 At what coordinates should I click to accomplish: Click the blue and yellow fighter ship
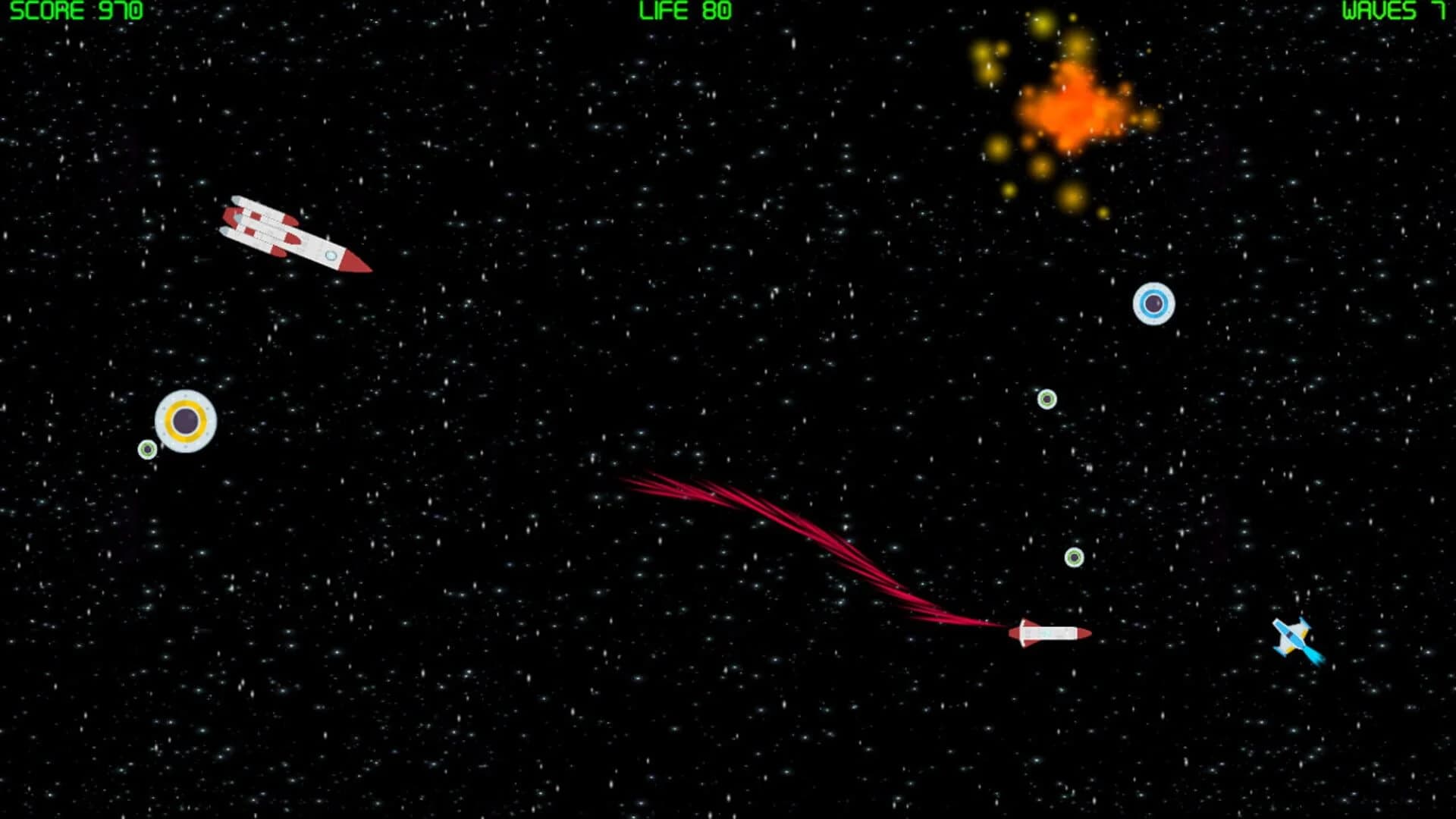tap(1289, 637)
